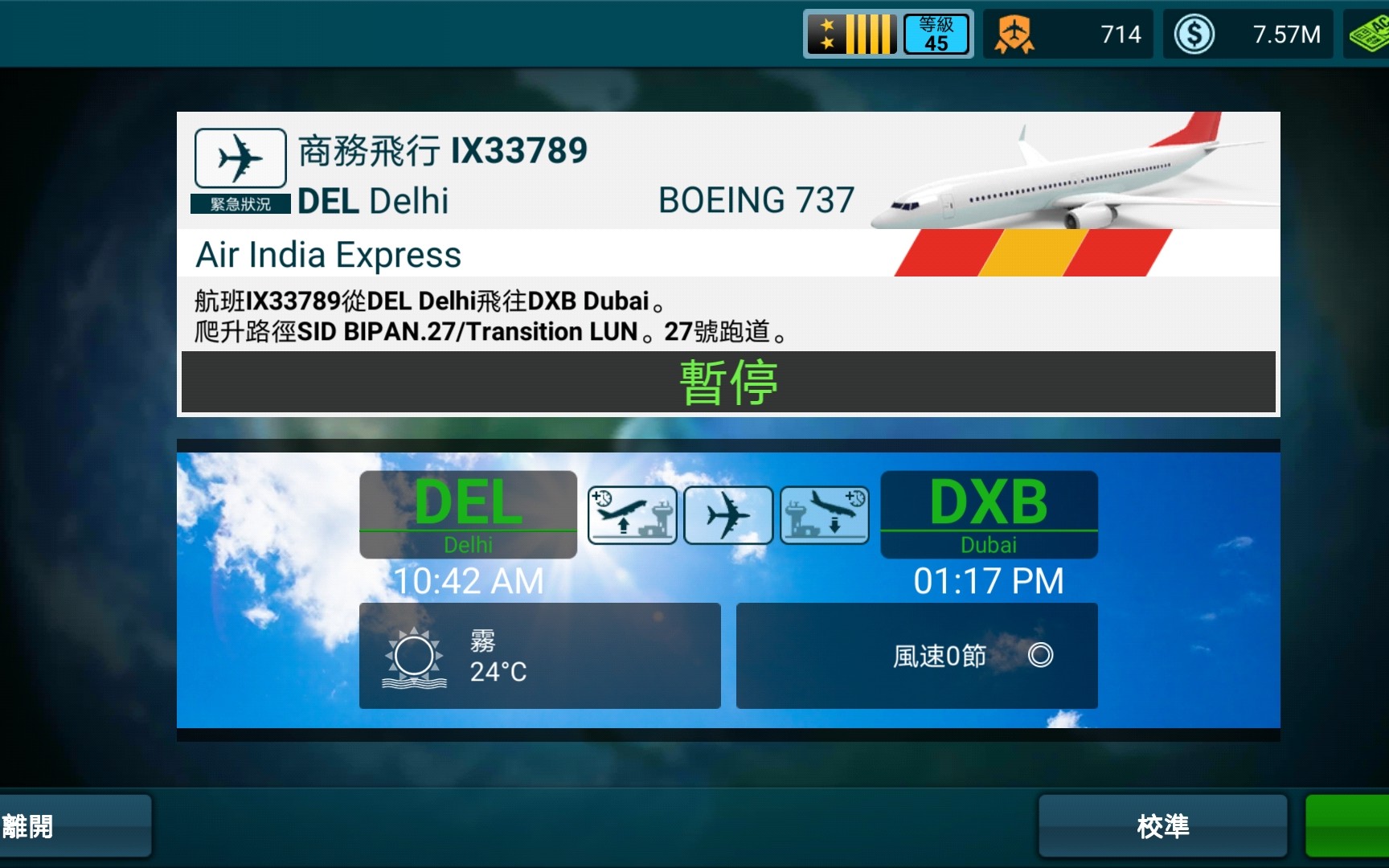Select the Air India Express airline banner
1389x868 pixels.
coord(328,255)
